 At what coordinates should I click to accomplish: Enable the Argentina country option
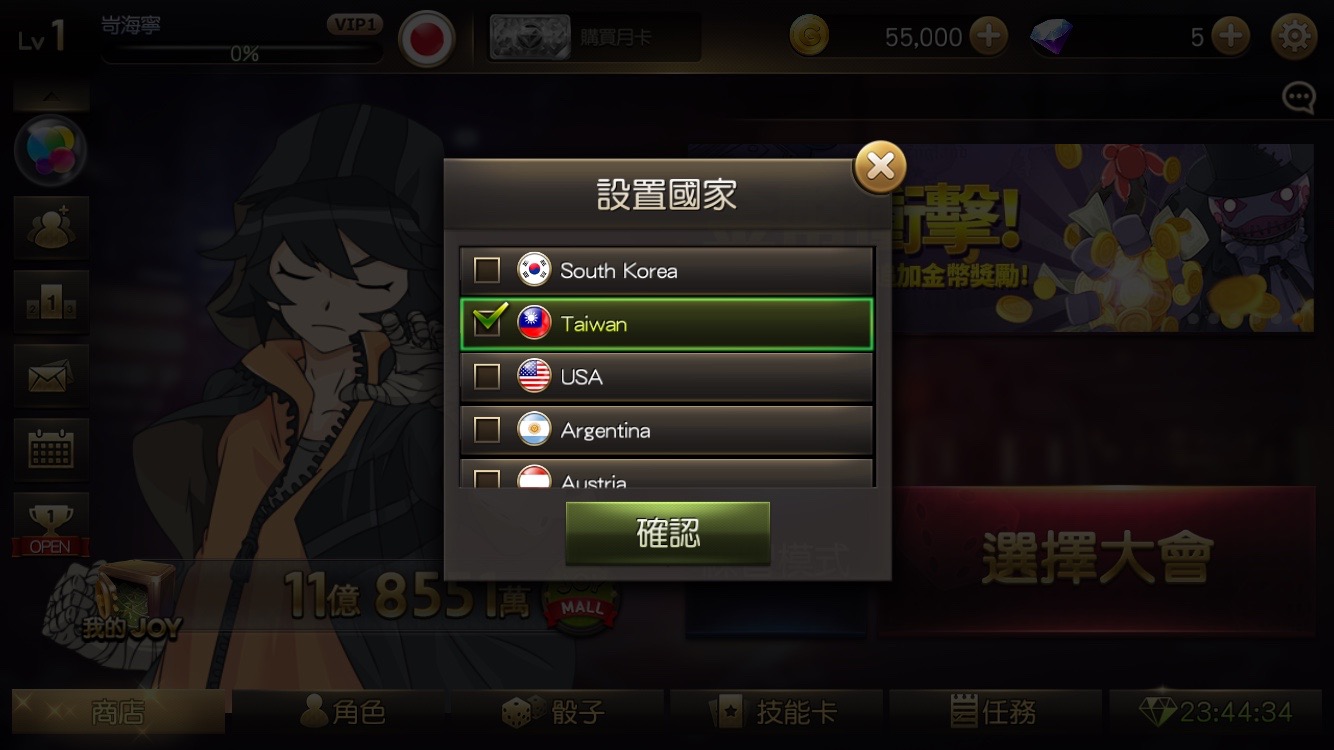click(486, 429)
